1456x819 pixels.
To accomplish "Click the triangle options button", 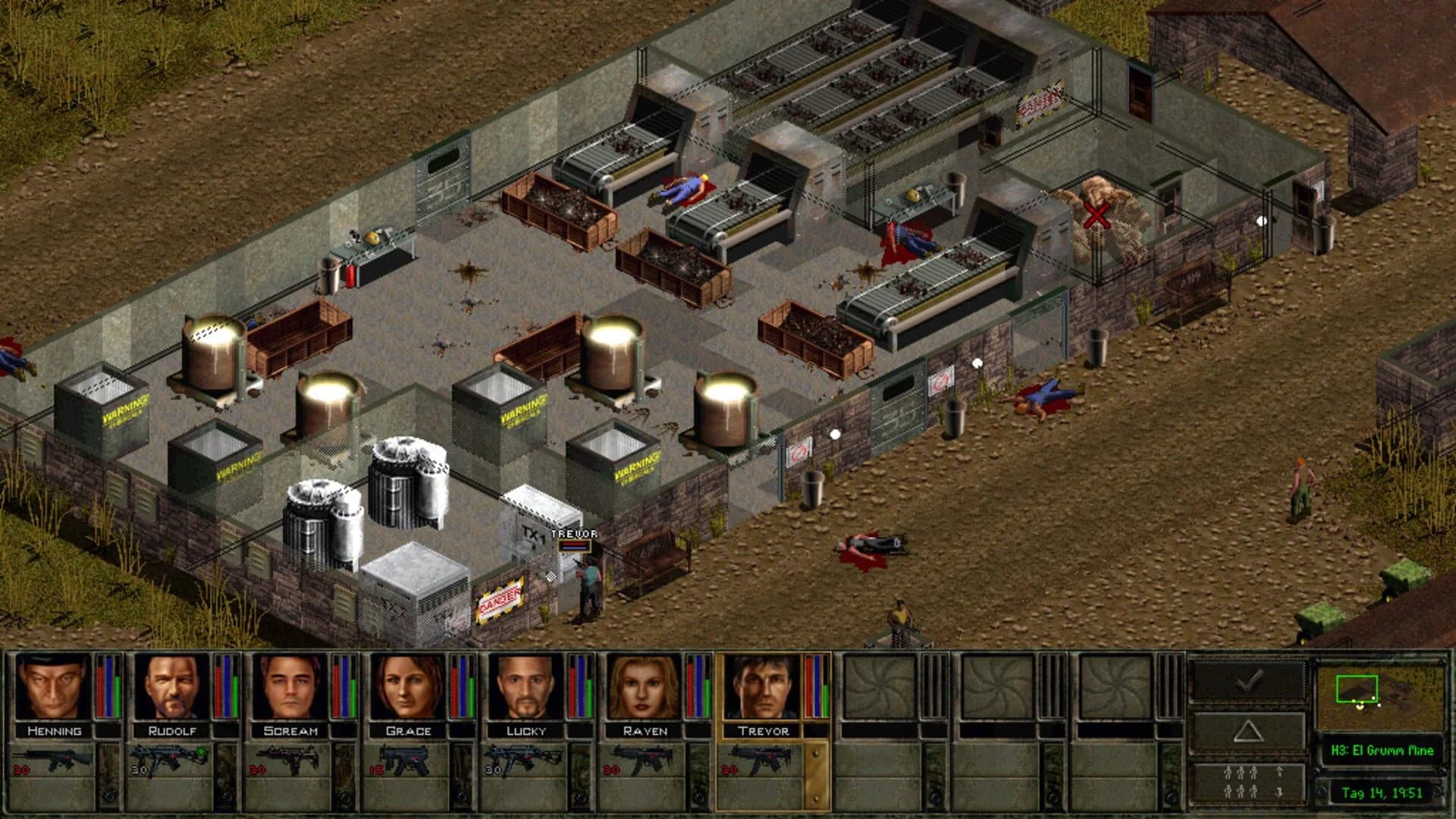I will point(1247,730).
